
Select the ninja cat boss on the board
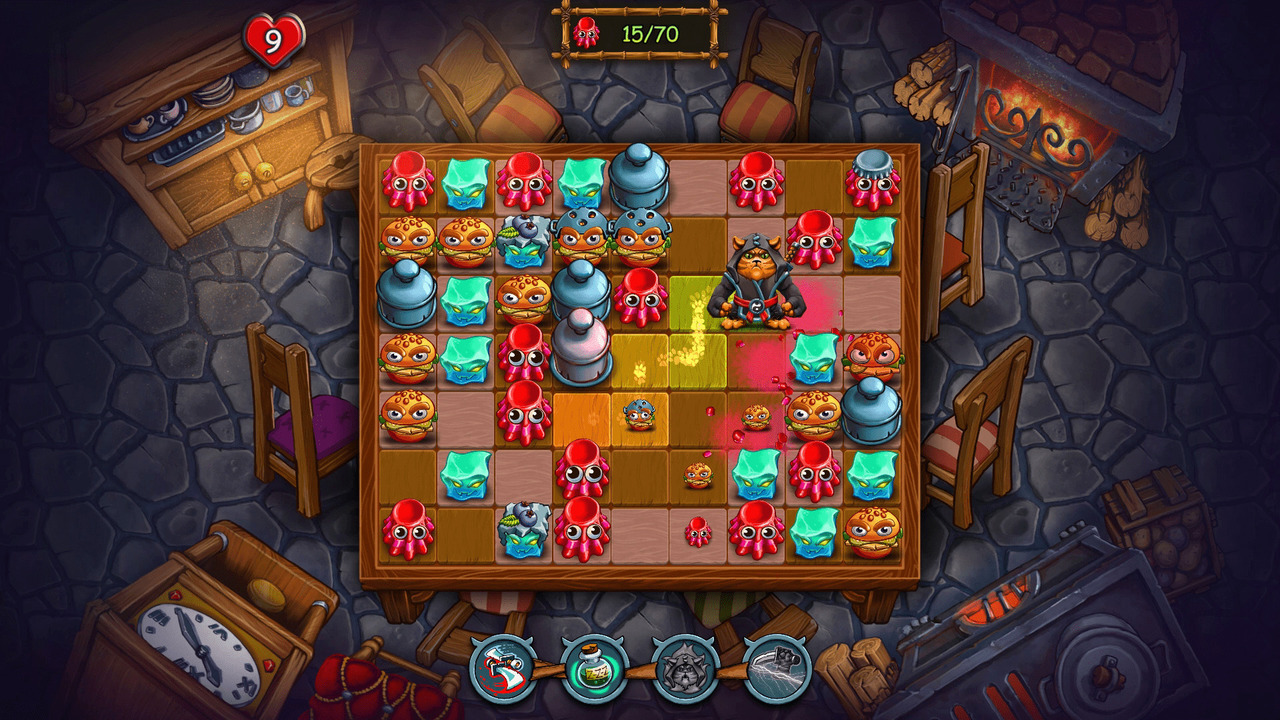pyautogui.click(x=755, y=280)
